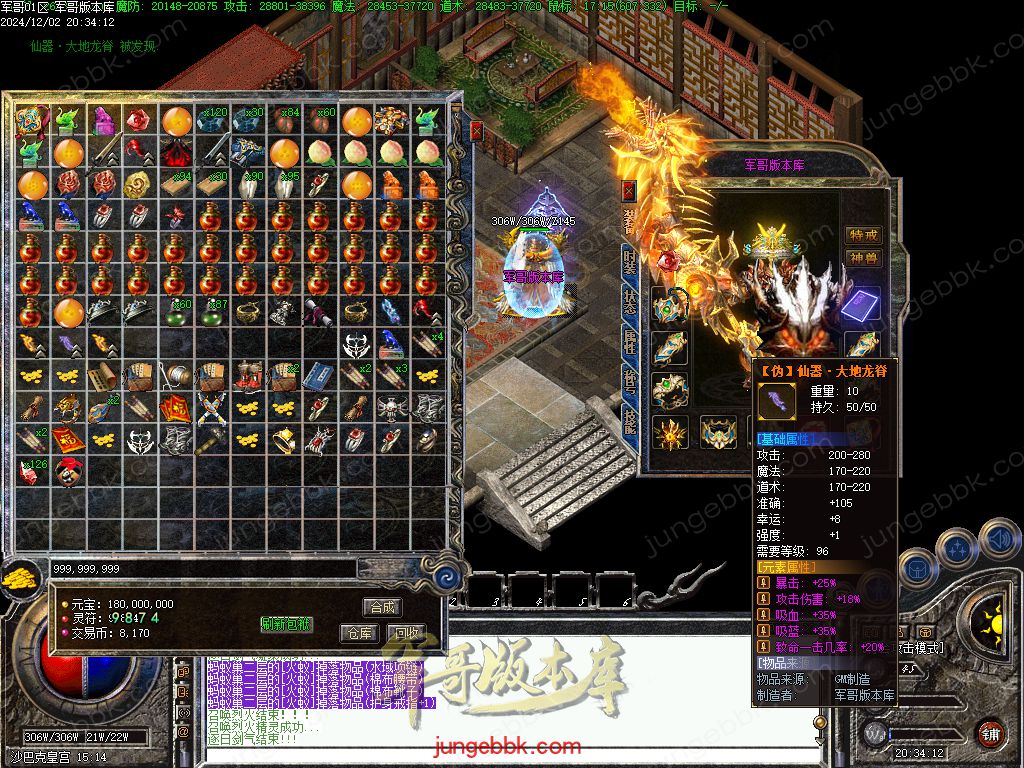
Task: Click the blue four-star sparkle HUD button
Action: pos(958,548)
